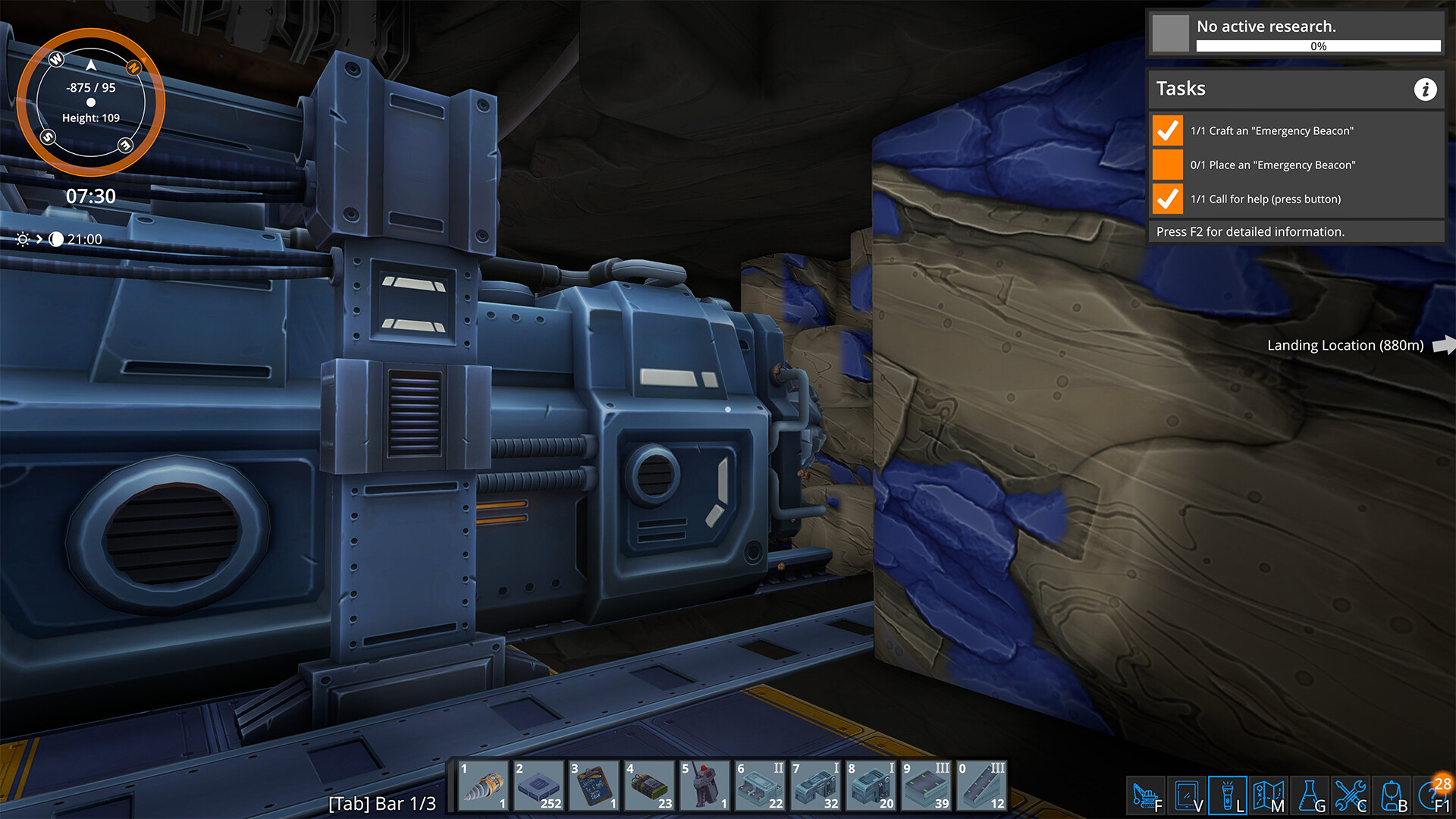Open the help icon with 28 notifications
The height and width of the screenshot is (819, 1456).
click(1435, 796)
